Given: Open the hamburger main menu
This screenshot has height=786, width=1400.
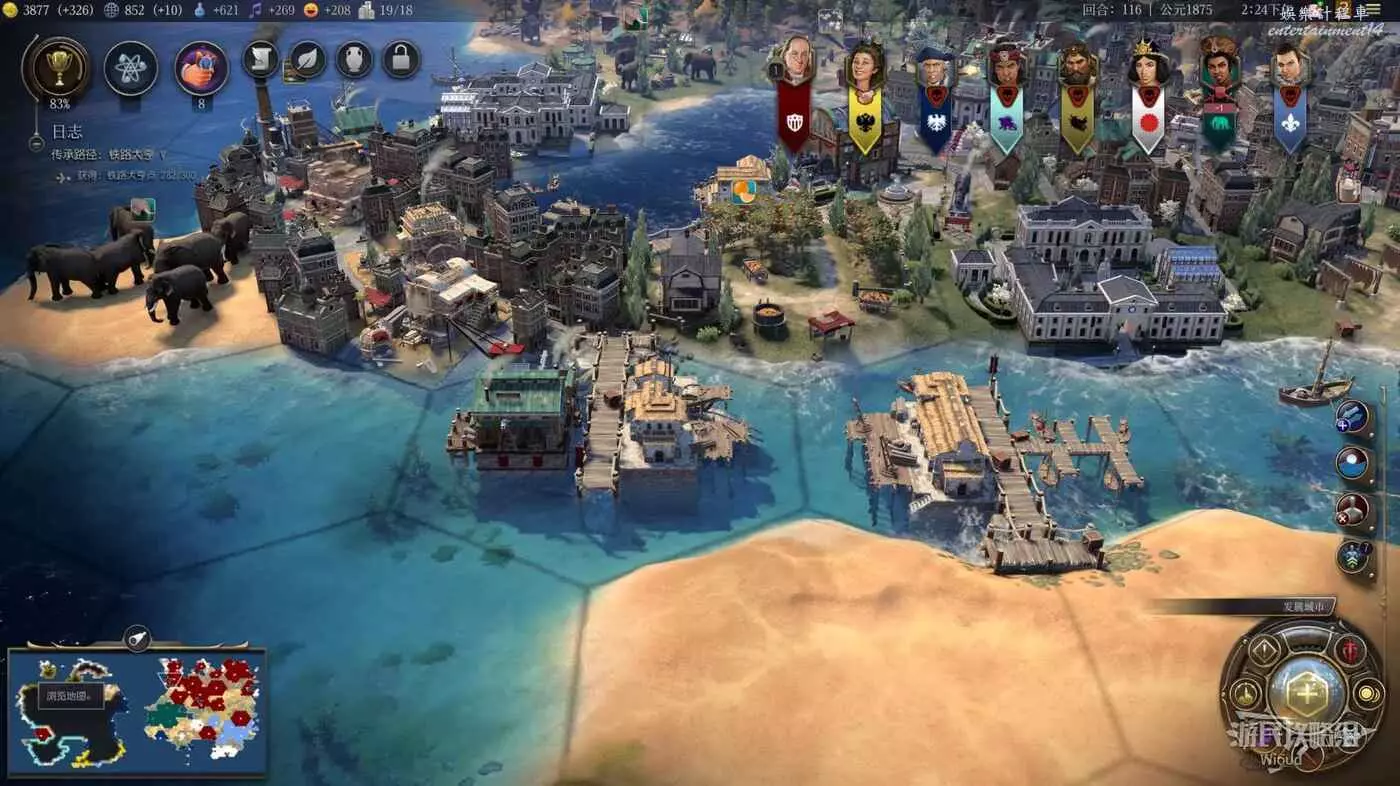Looking at the screenshot, I should (1386, 9).
